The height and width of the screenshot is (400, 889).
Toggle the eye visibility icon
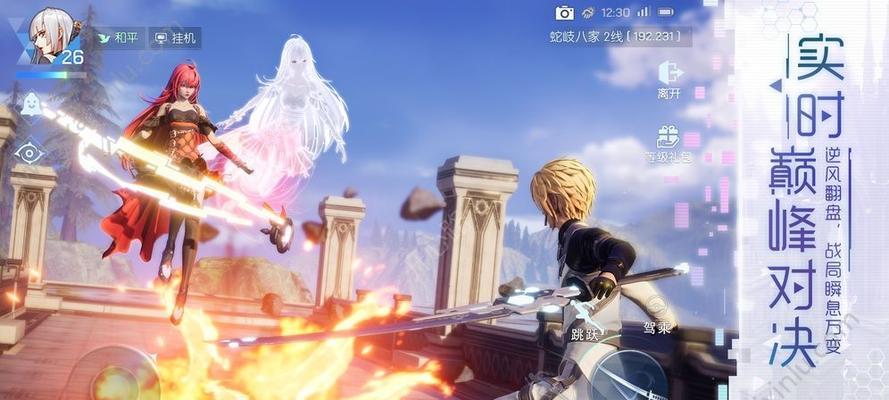tap(30, 152)
